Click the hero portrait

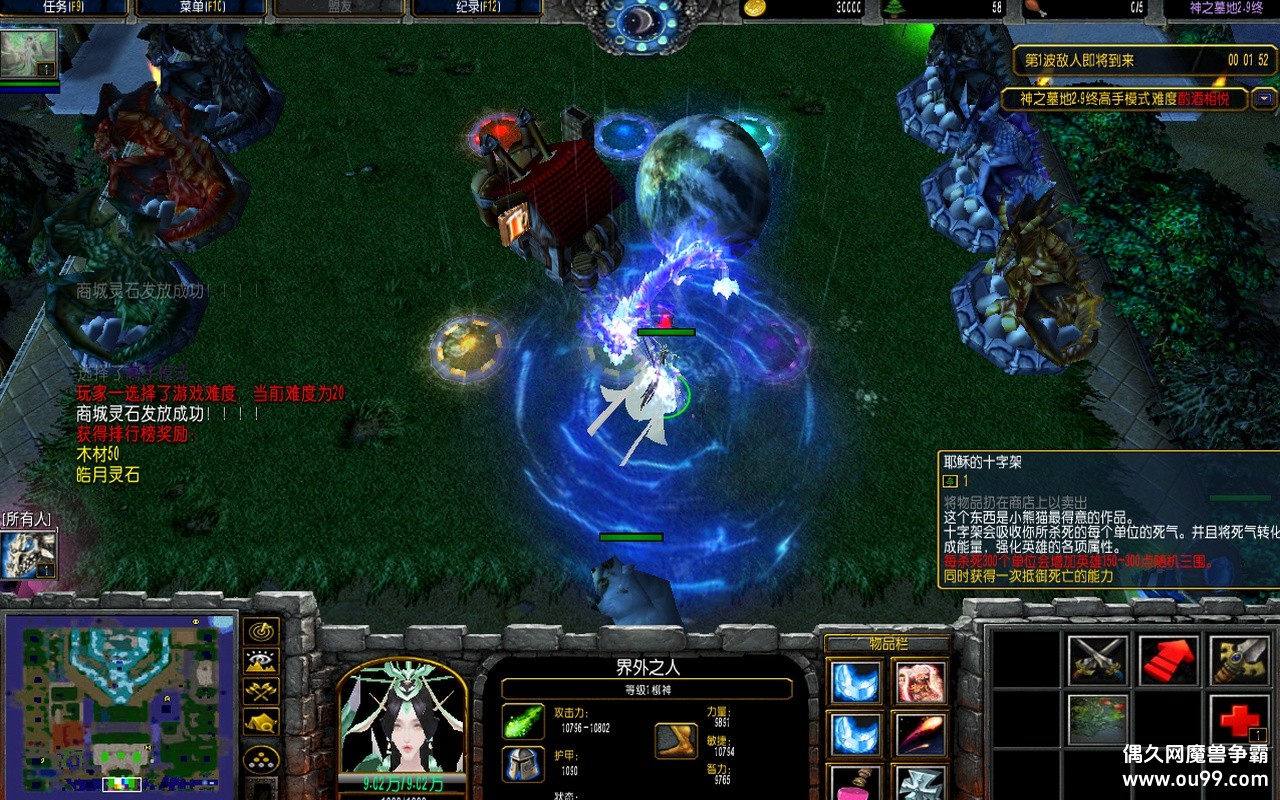(x=403, y=716)
